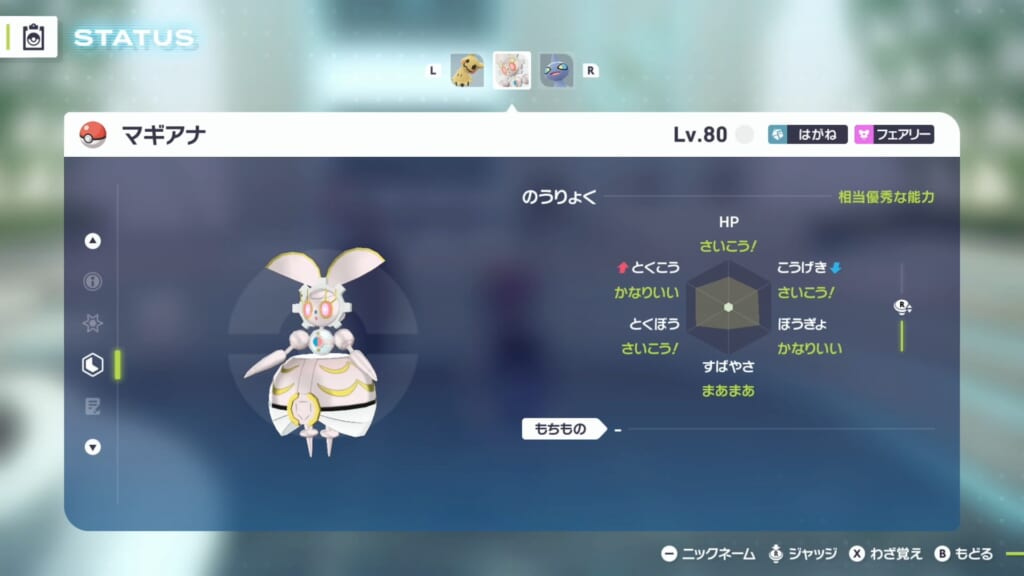The height and width of the screenshot is (576, 1024).
Task: Click the STATUS clipboard icon
Action: (x=34, y=37)
